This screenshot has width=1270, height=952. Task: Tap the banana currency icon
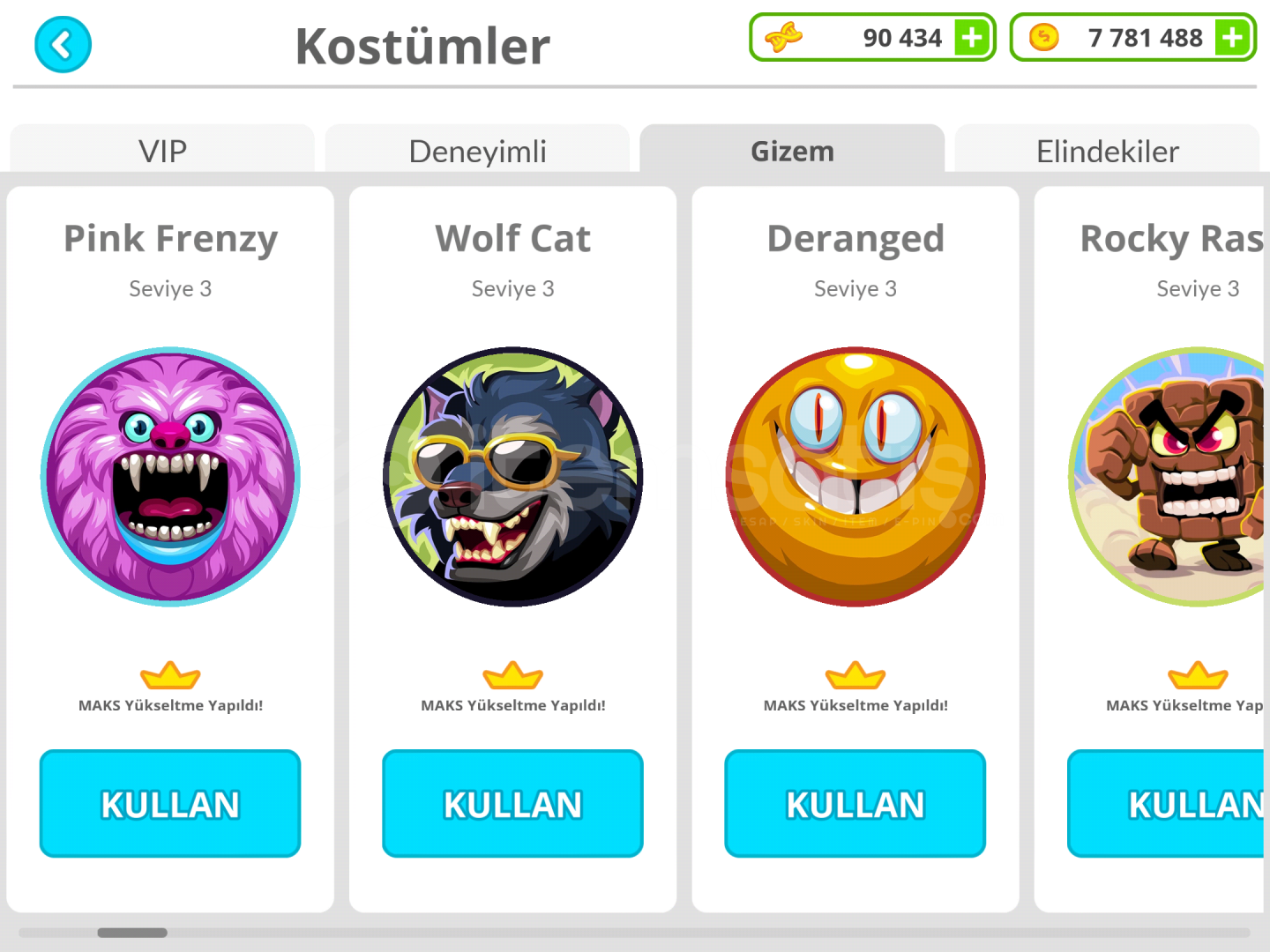[783, 37]
